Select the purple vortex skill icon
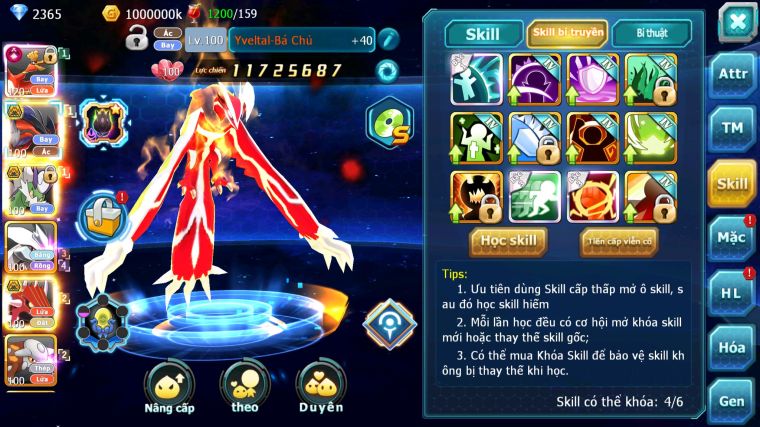This screenshot has width=760, height=427. [535, 78]
